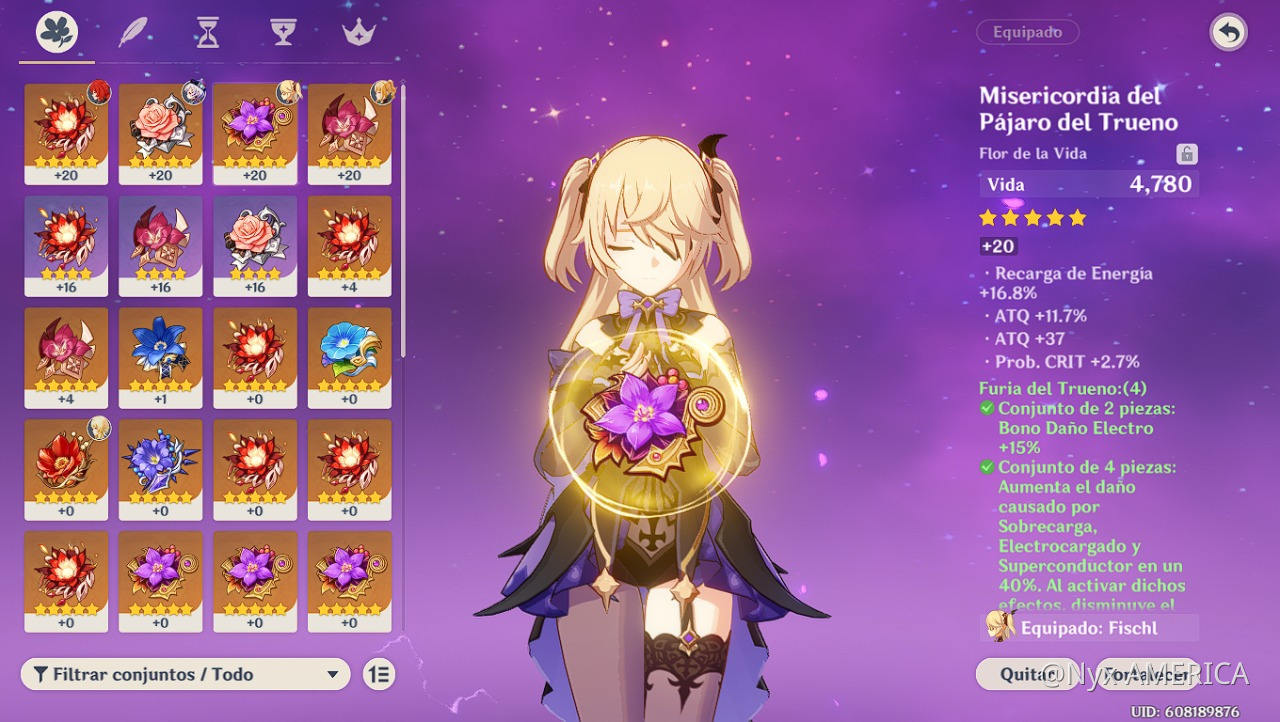Screen dimensions: 1280x722
Task: Click the back arrow button
Action: 1228,33
